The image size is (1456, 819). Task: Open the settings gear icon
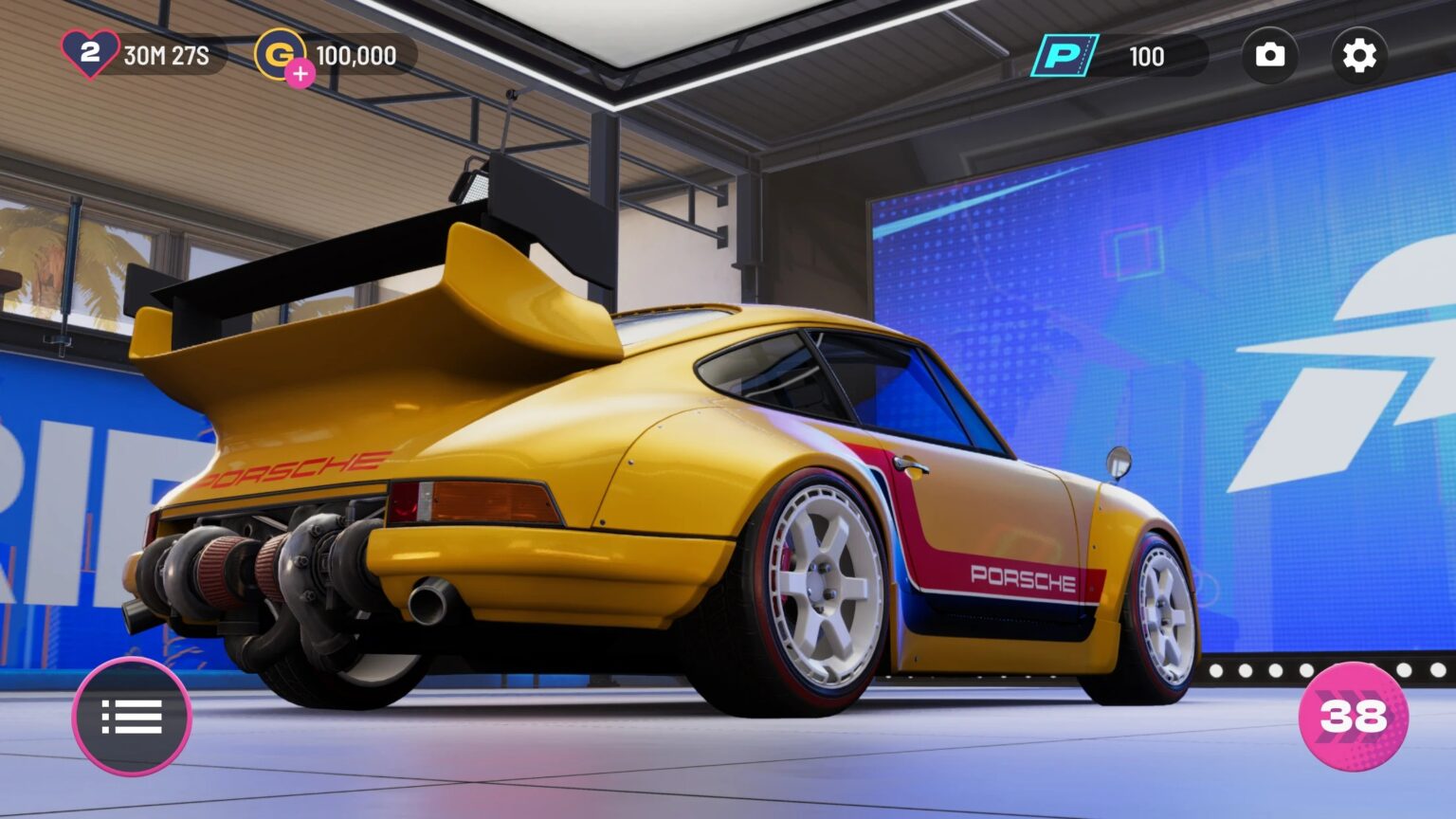coord(1359,54)
